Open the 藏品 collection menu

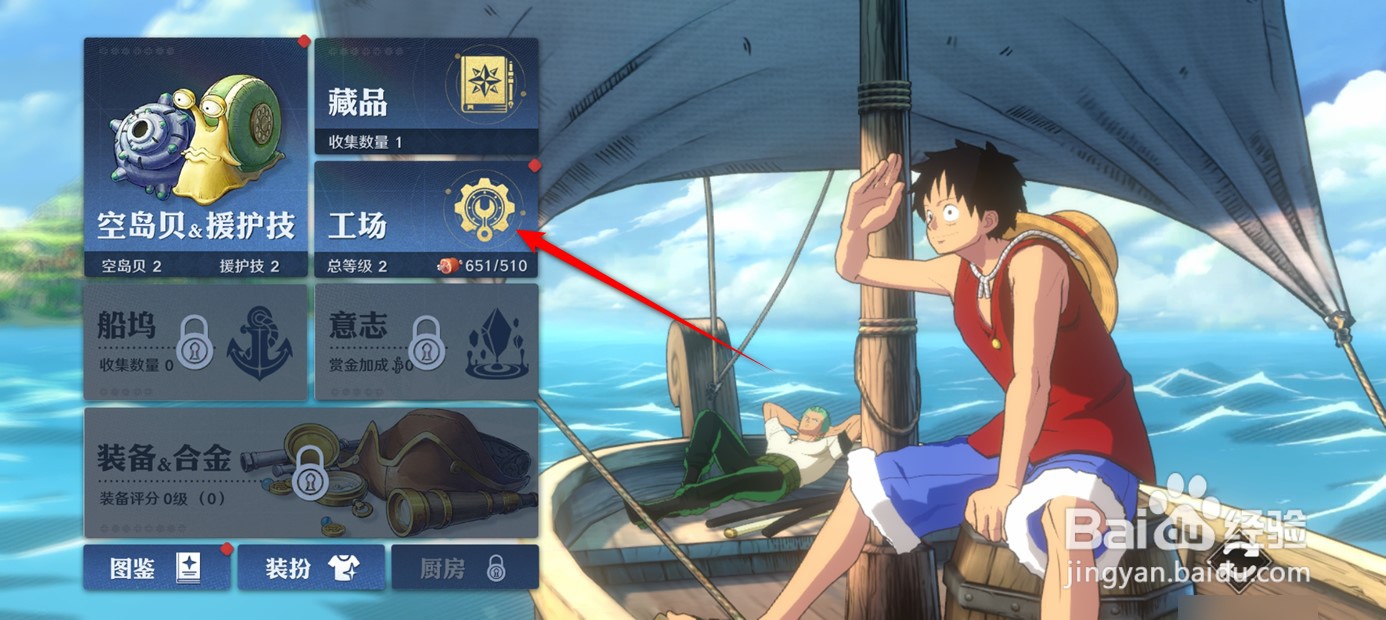coord(426,96)
